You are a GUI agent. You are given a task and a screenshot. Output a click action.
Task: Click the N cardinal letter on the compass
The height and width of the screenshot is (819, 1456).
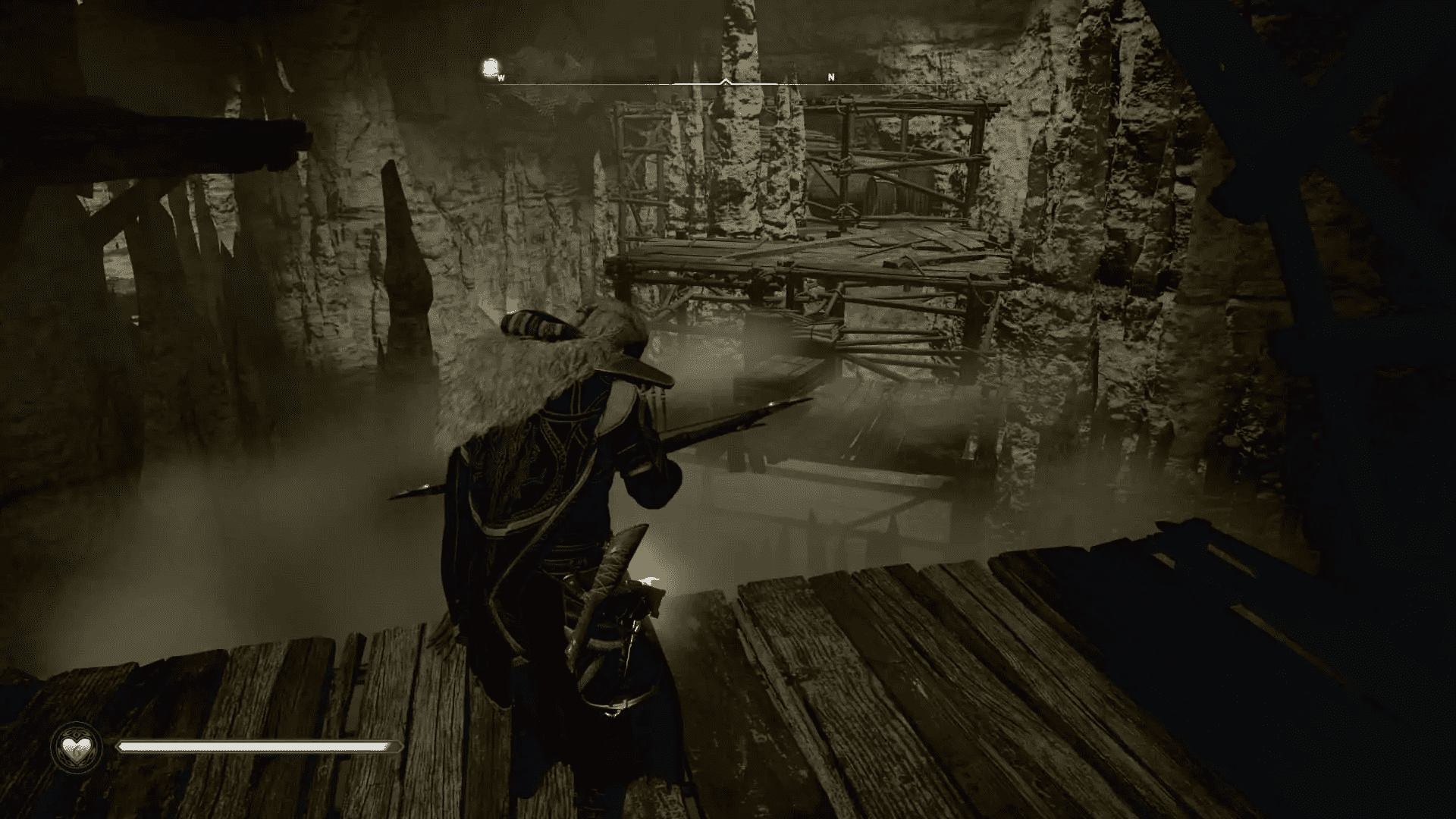(831, 76)
